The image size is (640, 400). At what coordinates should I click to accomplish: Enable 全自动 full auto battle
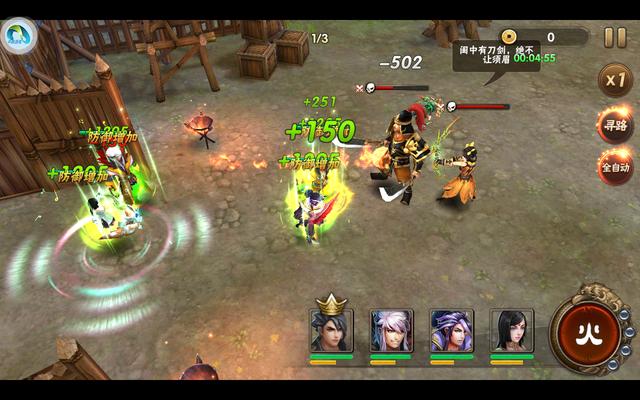tap(614, 167)
